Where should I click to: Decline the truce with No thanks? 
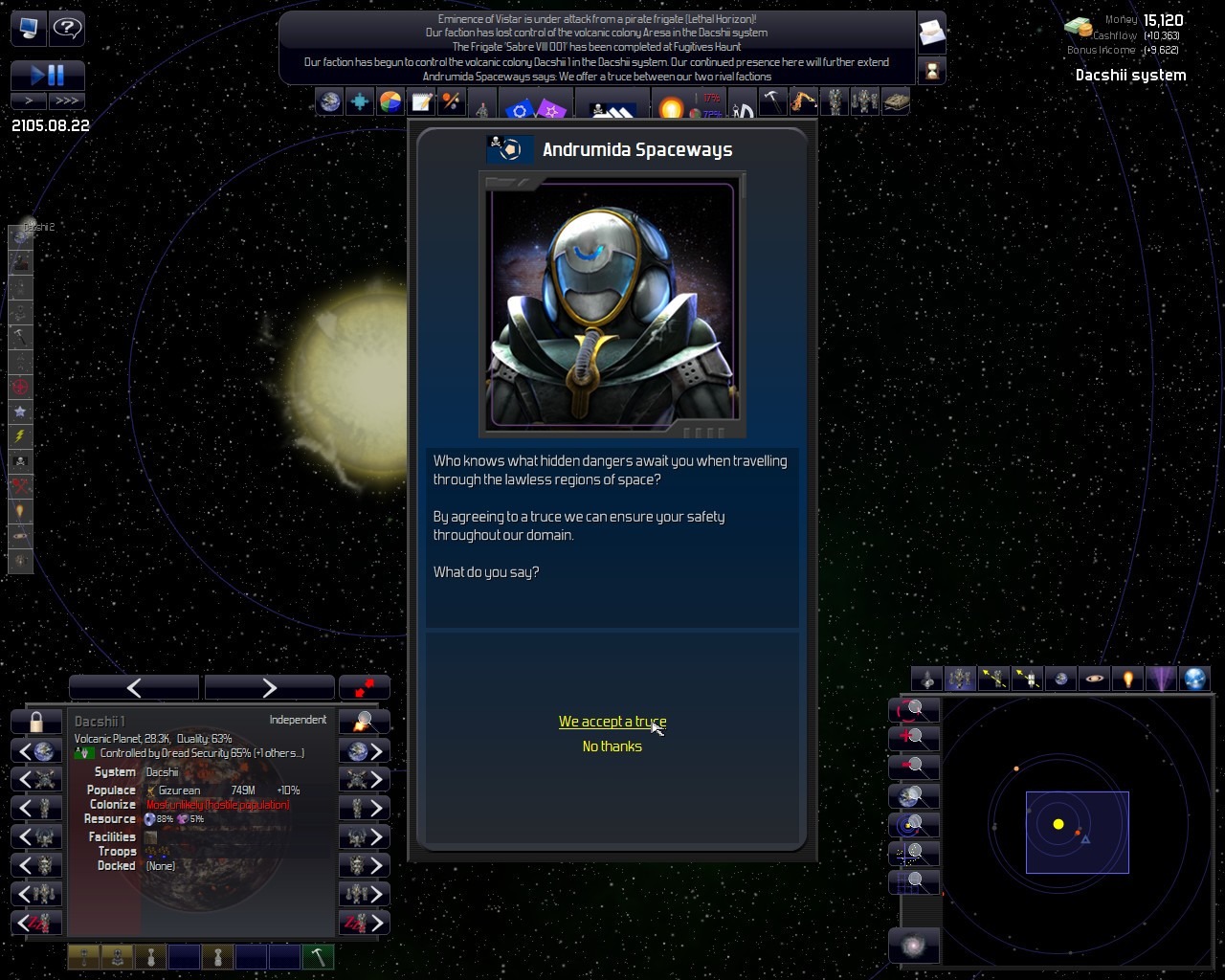click(x=612, y=746)
